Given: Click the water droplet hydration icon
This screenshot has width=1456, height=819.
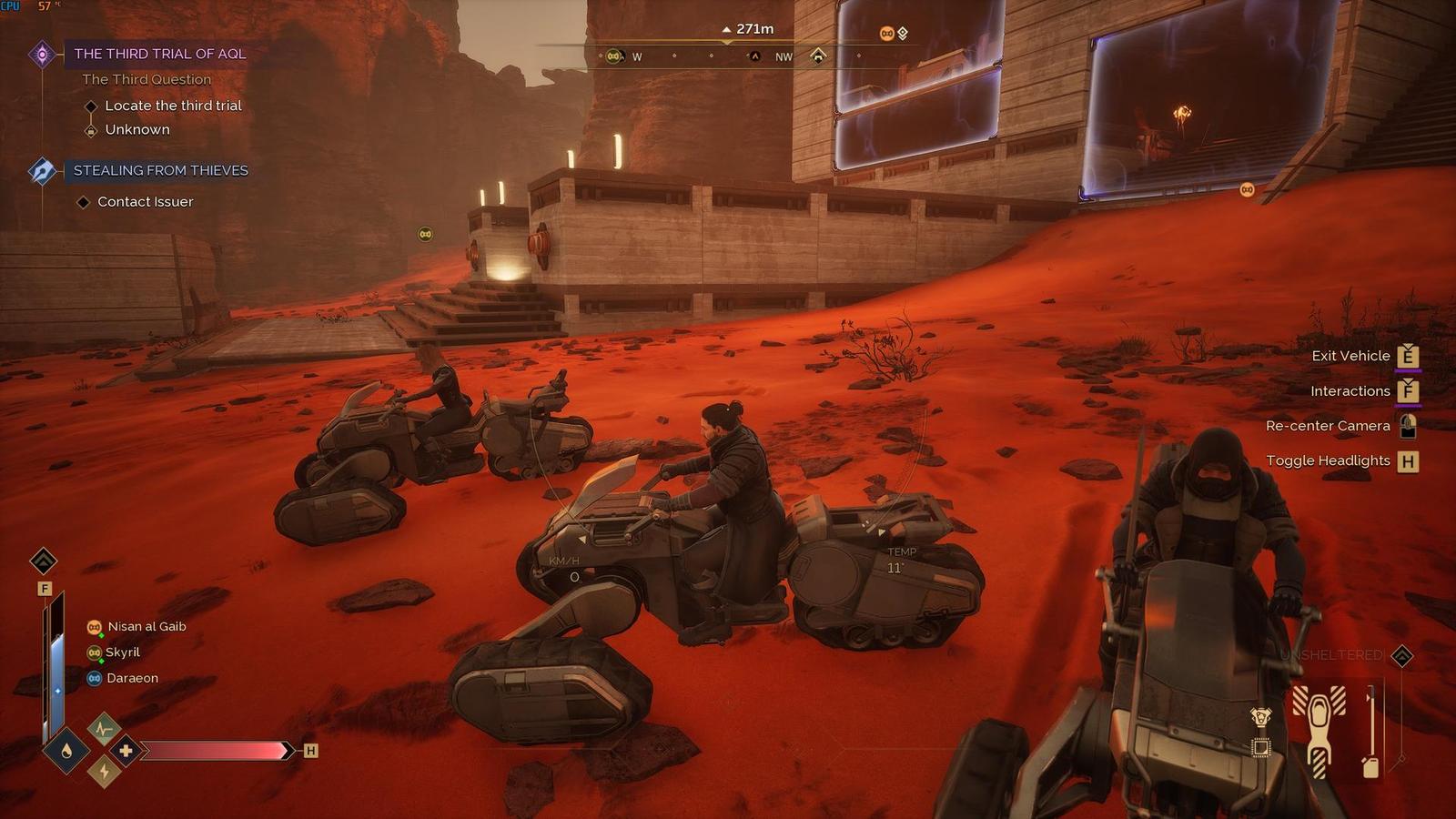Looking at the screenshot, I should [x=66, y=751].
